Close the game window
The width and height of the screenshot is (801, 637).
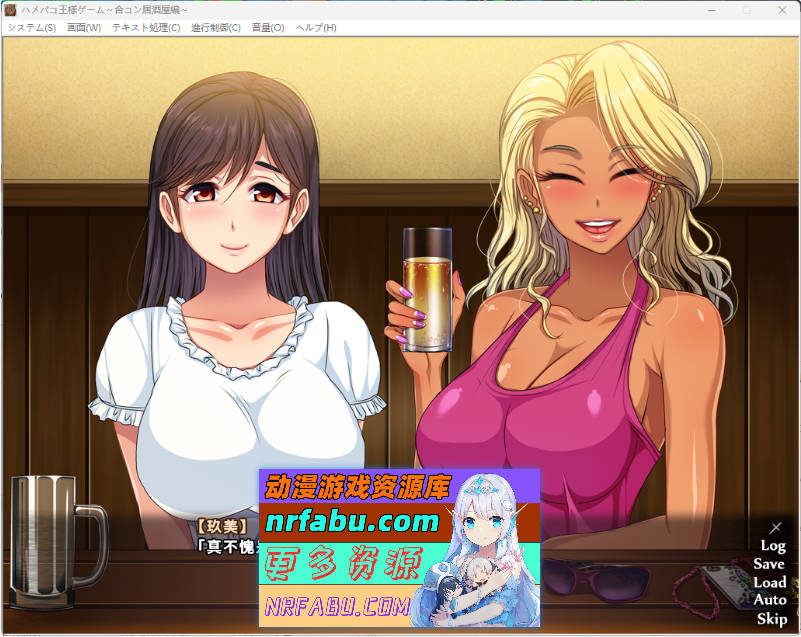(783, 9)
